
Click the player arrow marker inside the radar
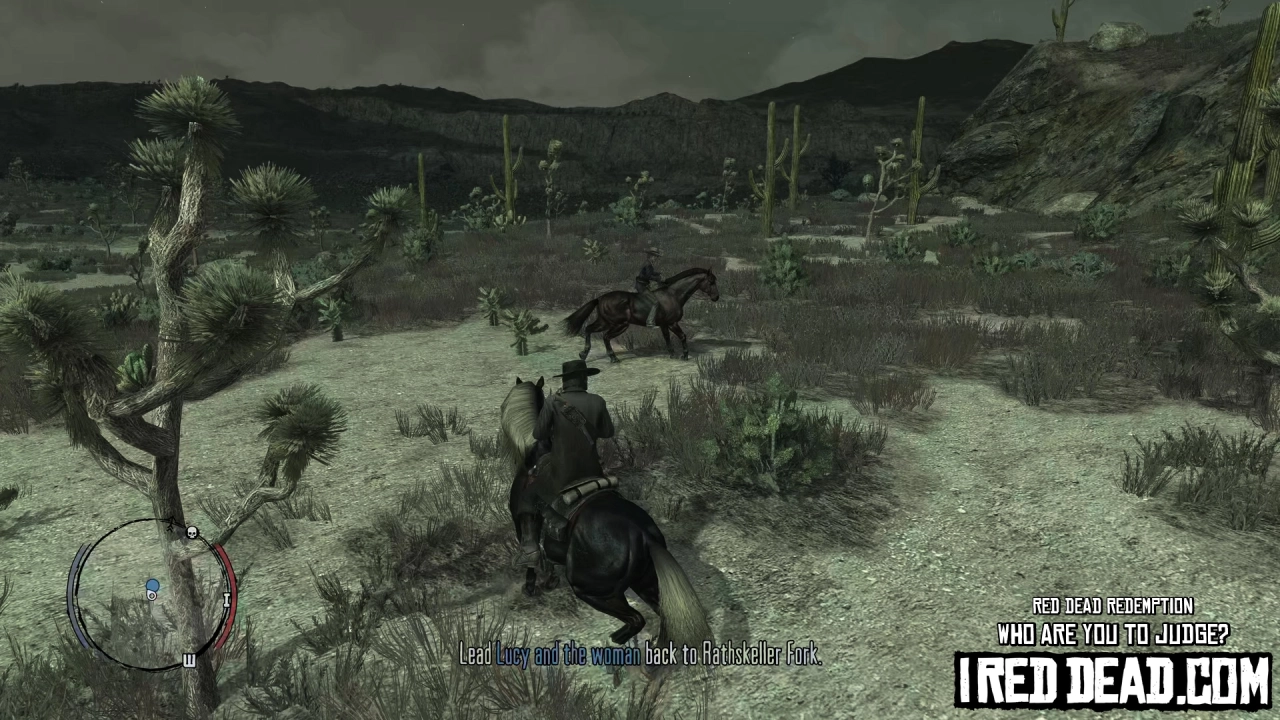[152, 593]
